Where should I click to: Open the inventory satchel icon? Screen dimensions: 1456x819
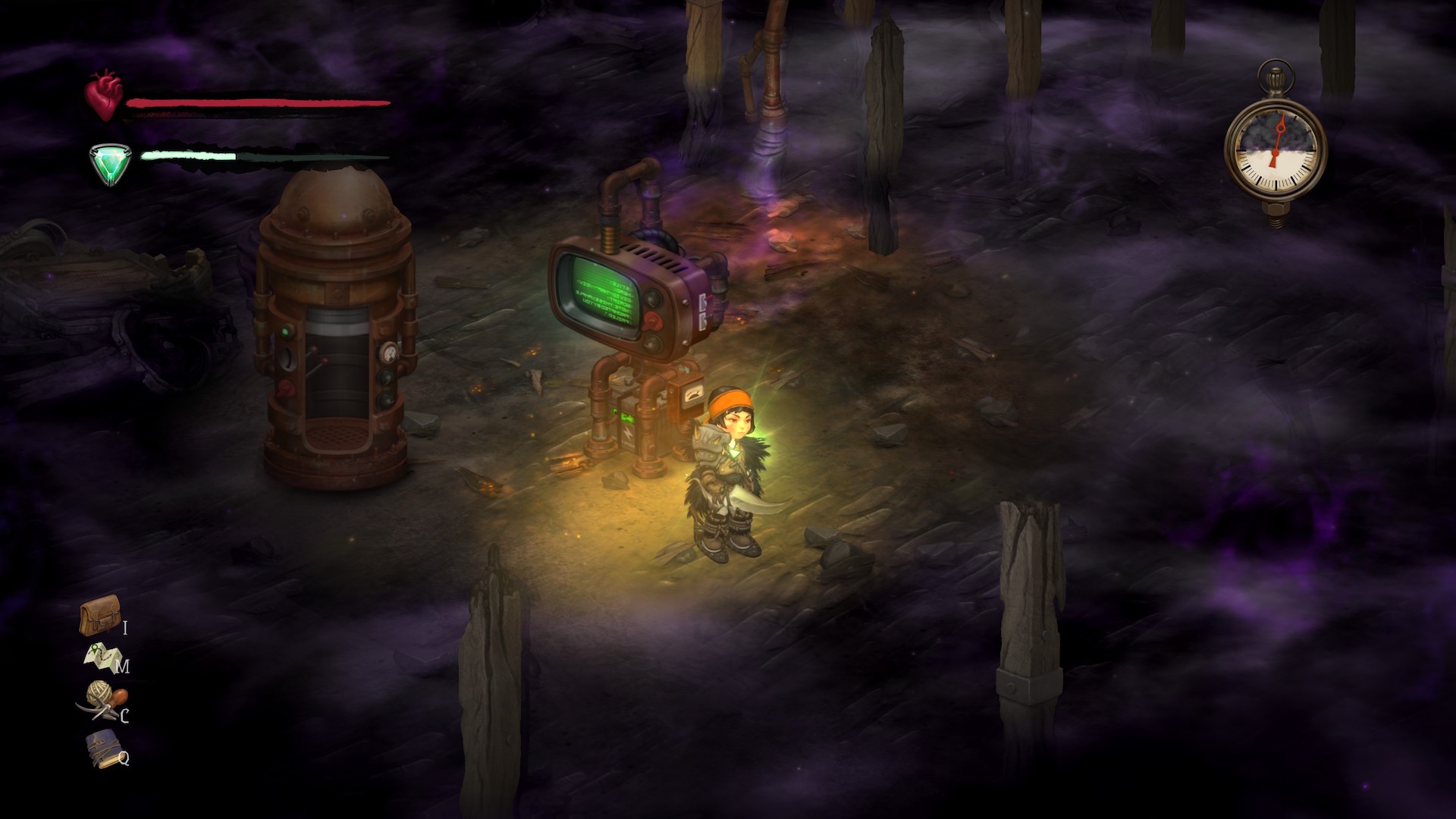(99, 616)
